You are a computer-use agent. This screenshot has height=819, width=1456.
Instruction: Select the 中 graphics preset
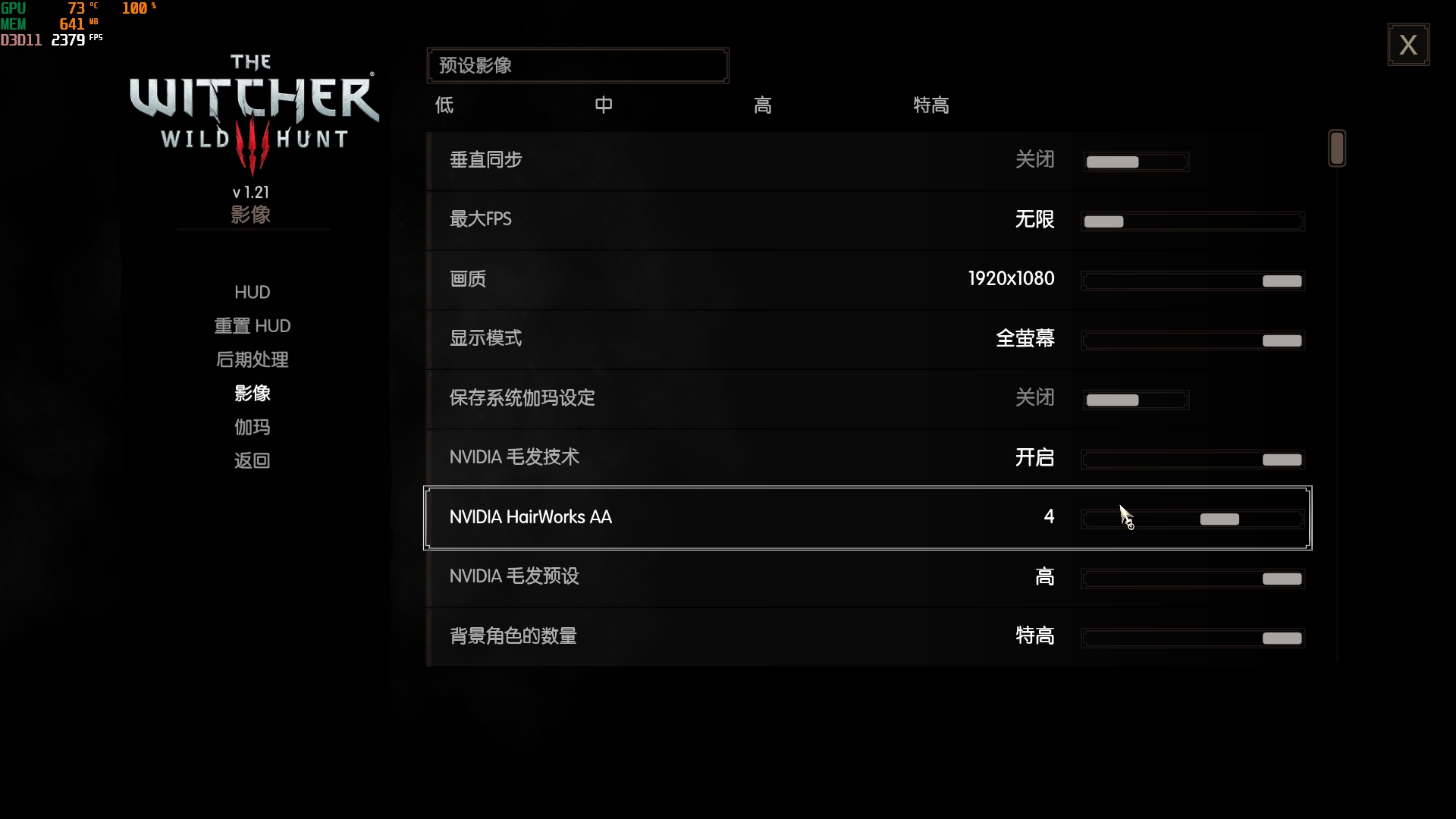(x=604, y=105)
